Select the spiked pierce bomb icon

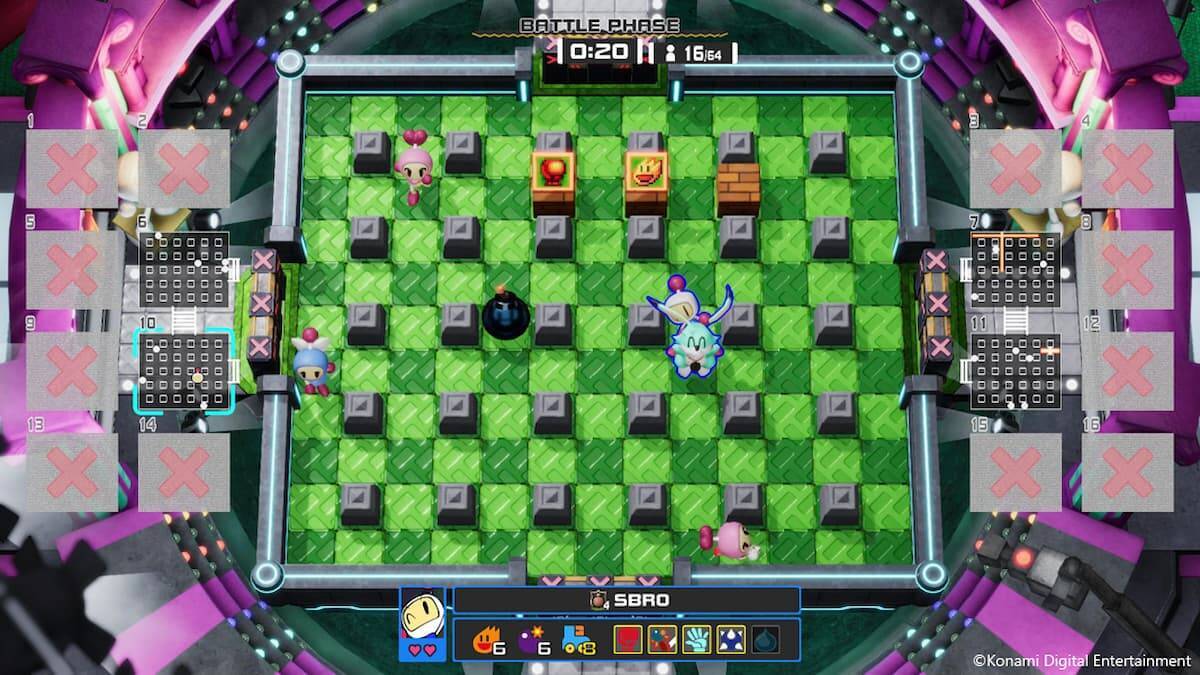pos(730,640)
